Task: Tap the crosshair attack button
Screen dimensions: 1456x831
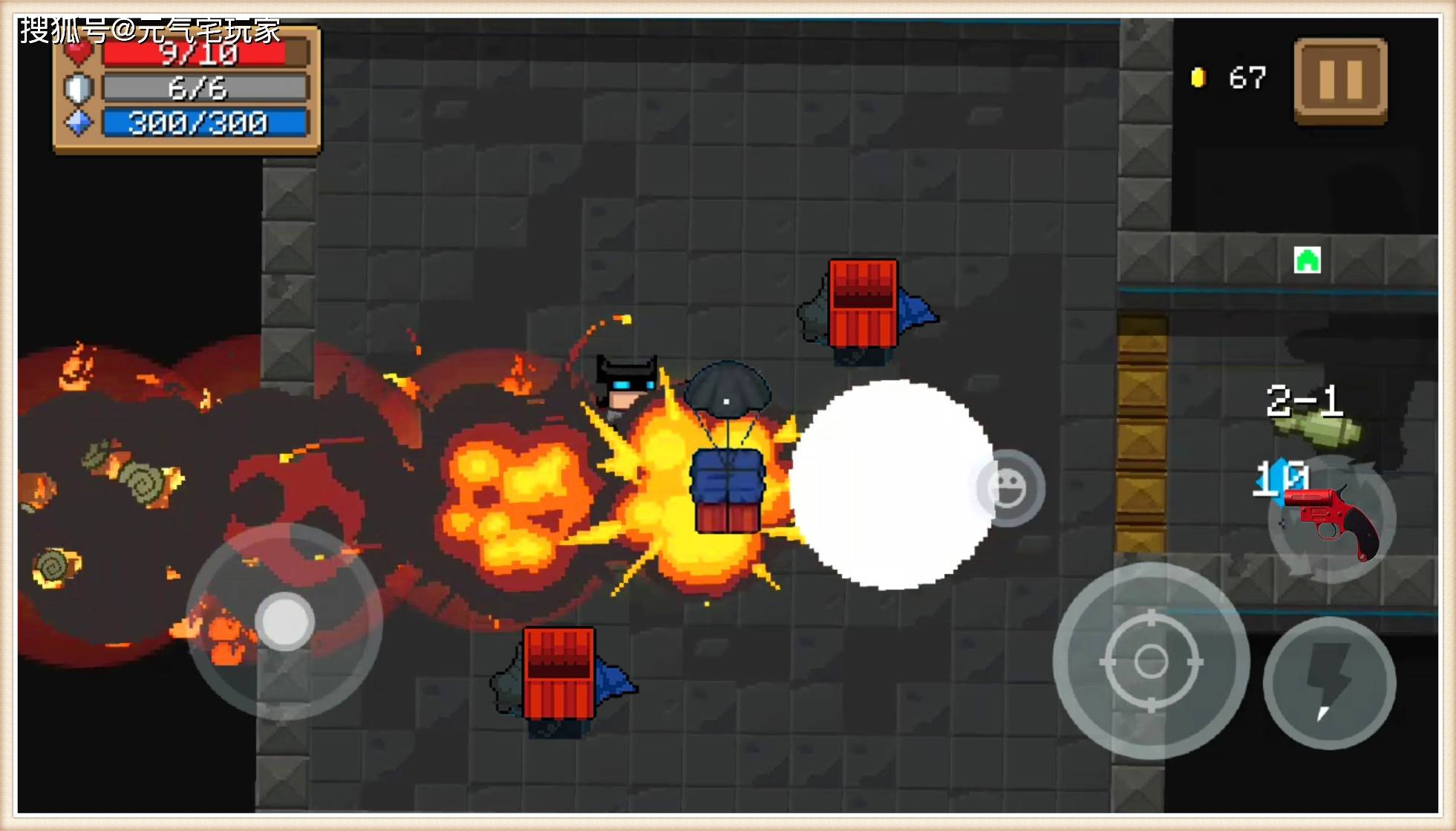Action: click(x=1150, y=661)
